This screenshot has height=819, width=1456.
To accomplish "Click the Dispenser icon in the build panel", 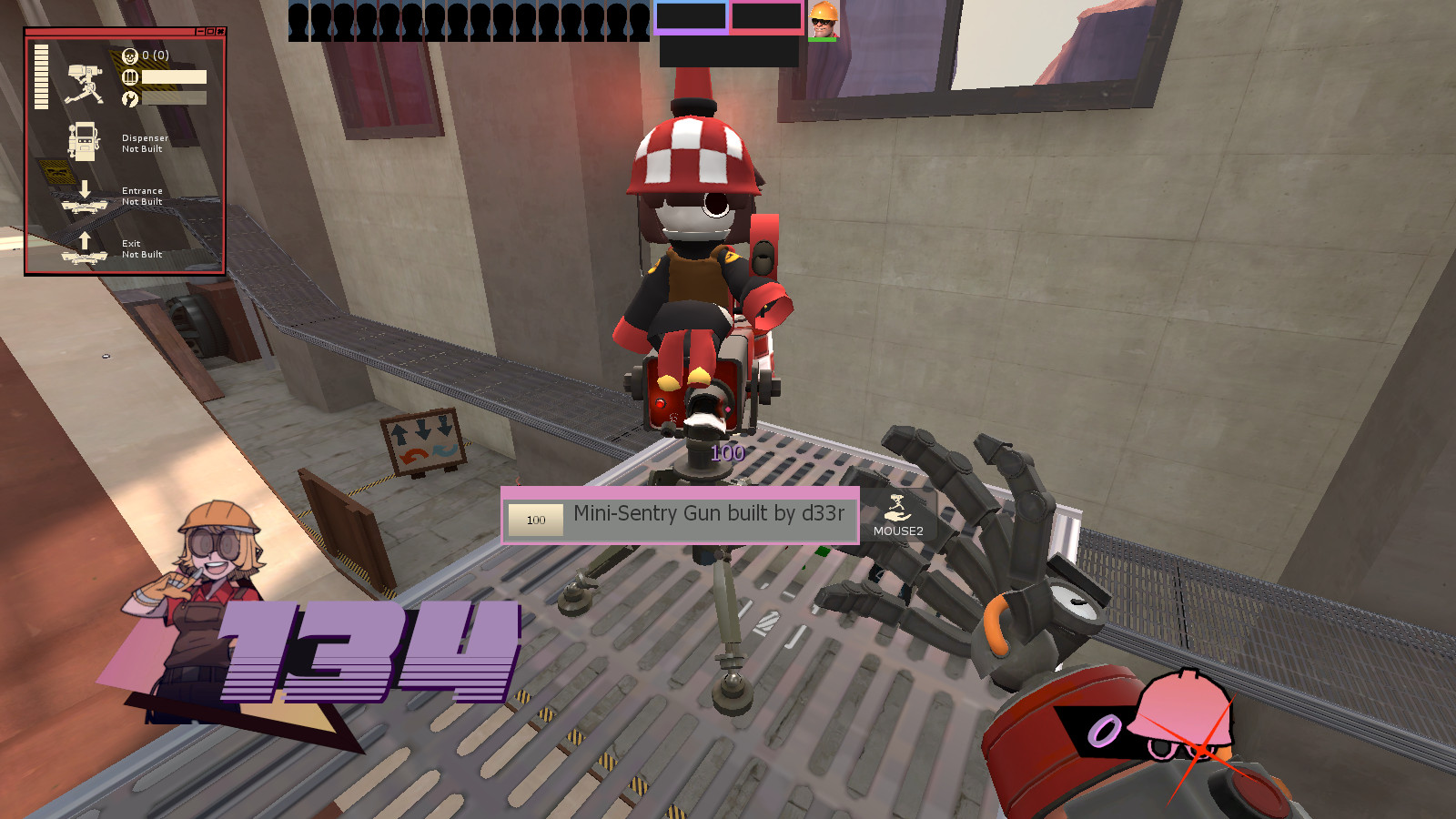I will 83,142.
